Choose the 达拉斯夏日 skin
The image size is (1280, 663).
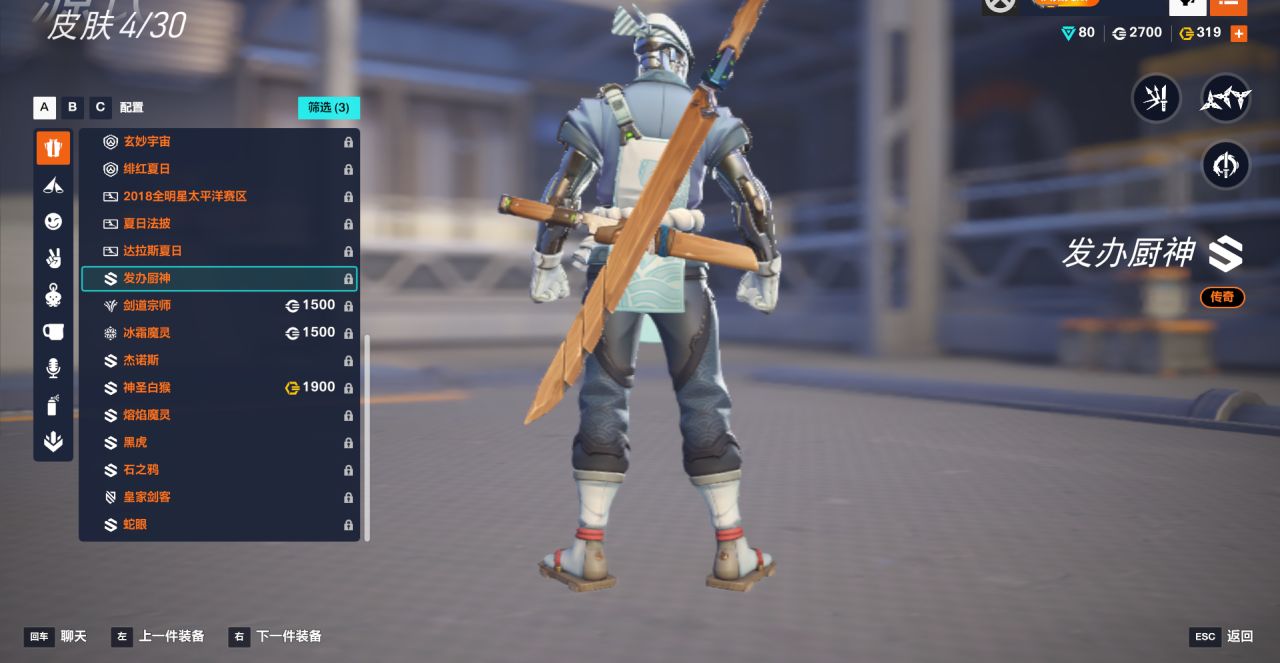click(218, 251)
